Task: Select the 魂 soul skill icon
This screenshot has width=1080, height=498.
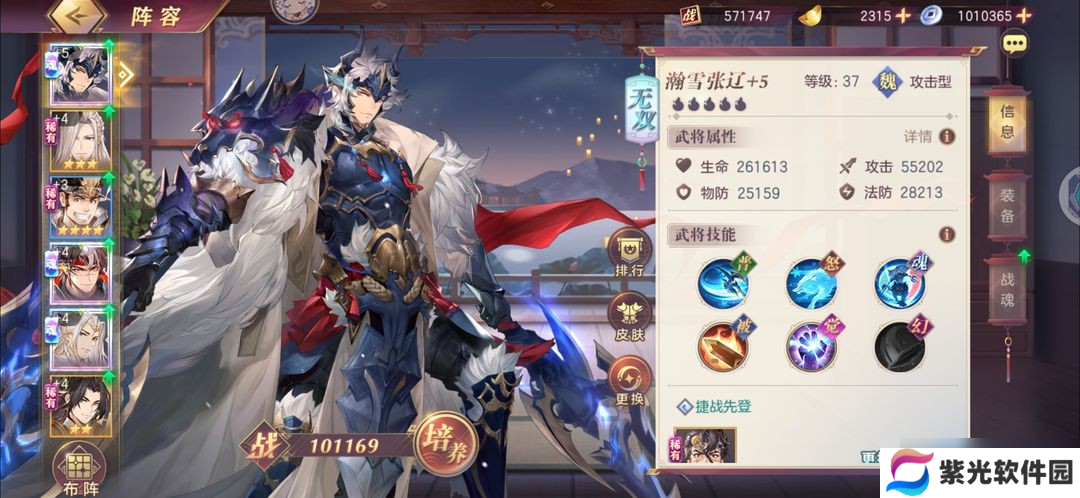Action: coord(899,283)
